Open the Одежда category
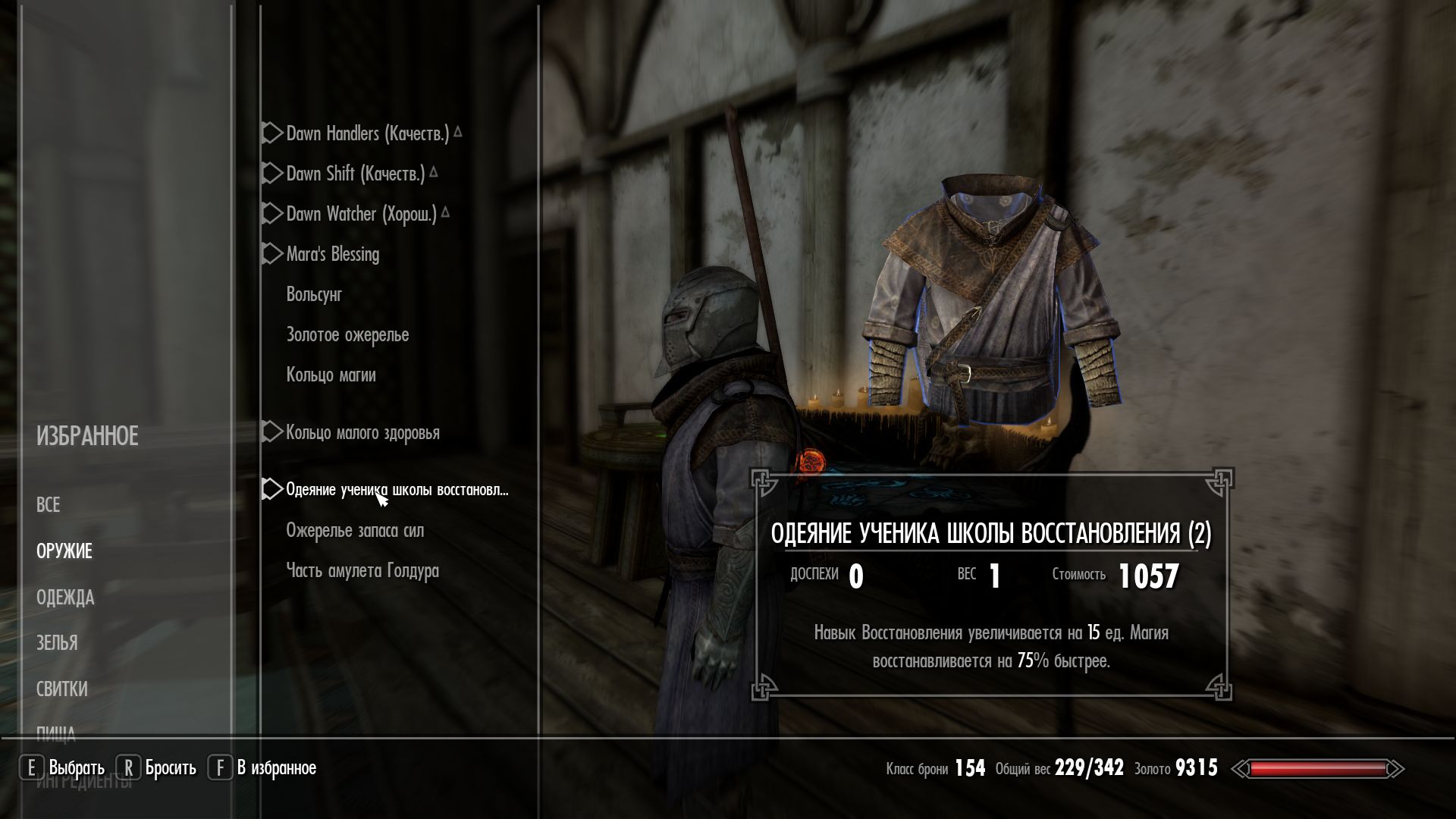This screenshot has width=1456, height=819. pyautogui.click(x=65, y=598)
